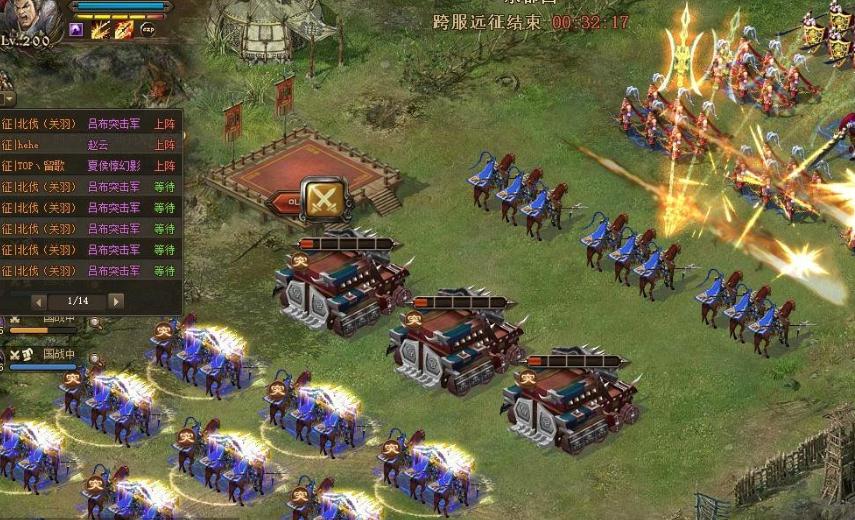
Task: Click the purple skill icon under the health bar
Action: [x=77, y=30]
